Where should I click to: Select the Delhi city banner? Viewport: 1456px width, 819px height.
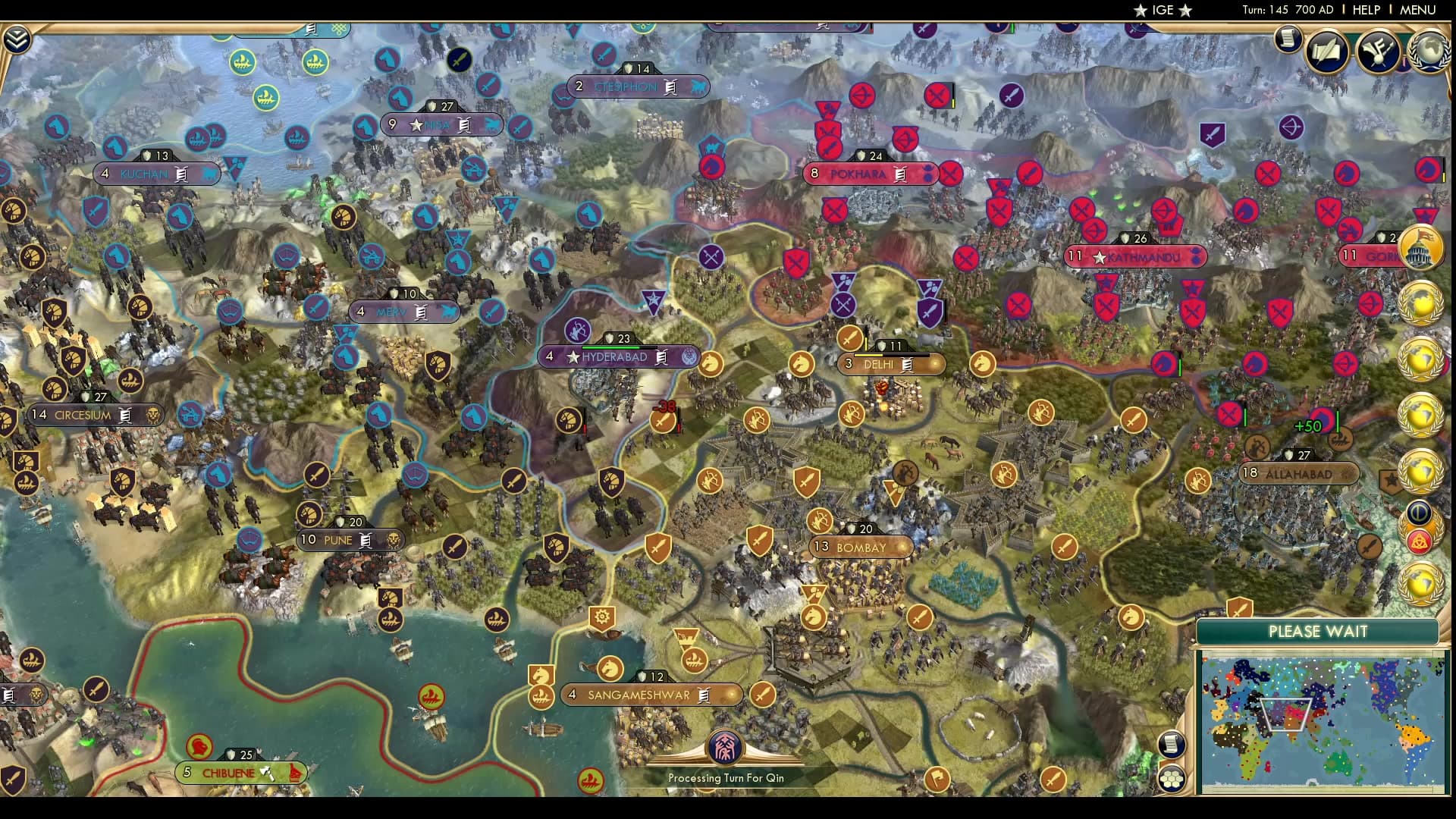886,364
